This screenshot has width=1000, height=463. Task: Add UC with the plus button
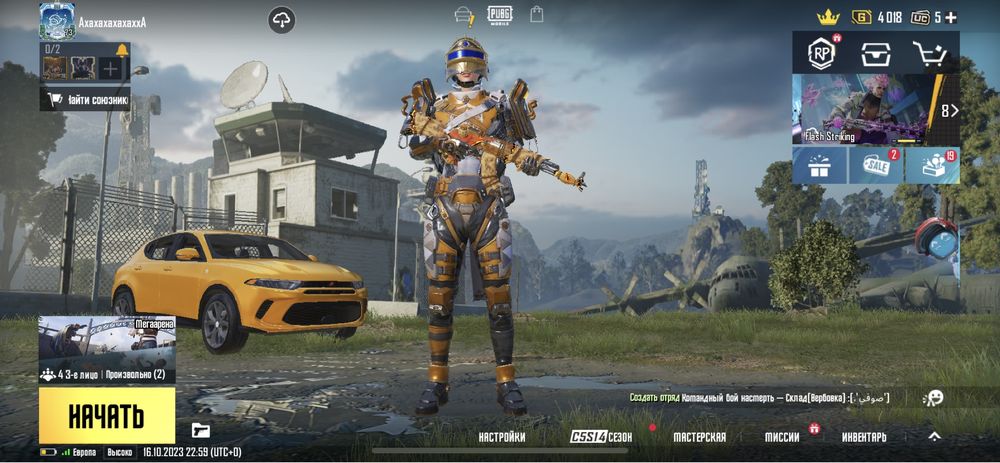pos(951,17)
